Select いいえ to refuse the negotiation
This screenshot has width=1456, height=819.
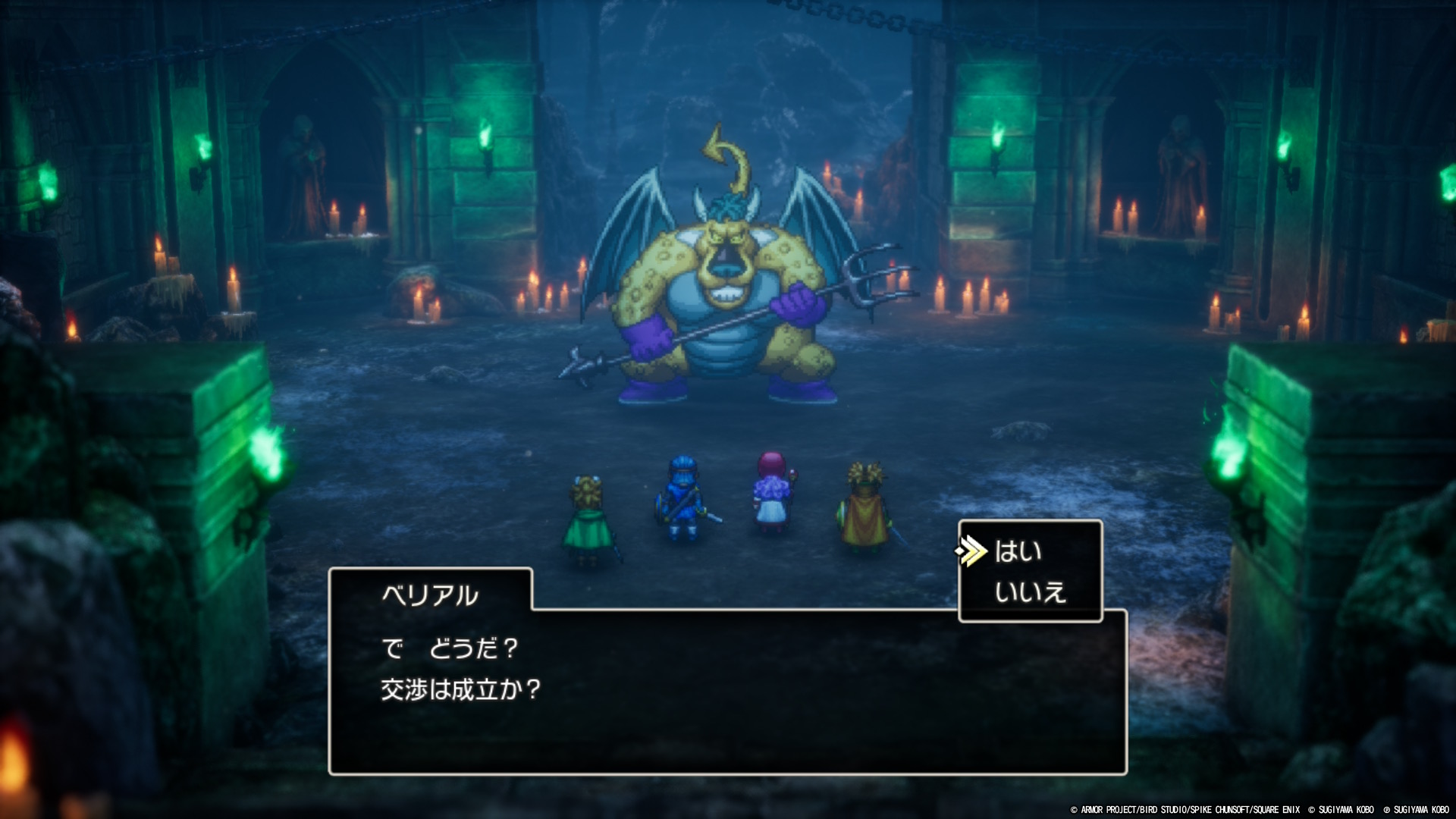[1030, 591]
